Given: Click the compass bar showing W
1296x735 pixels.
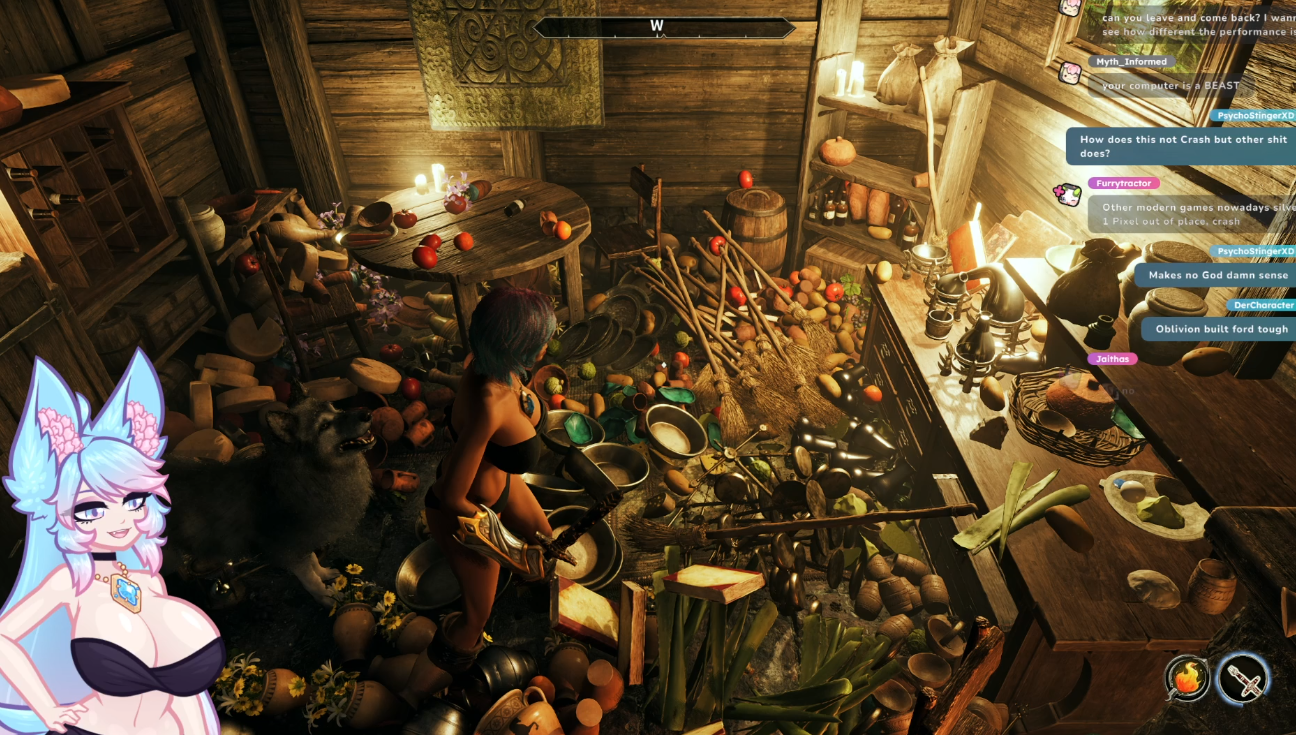Looking at the screenshot, I should (664, 27).
